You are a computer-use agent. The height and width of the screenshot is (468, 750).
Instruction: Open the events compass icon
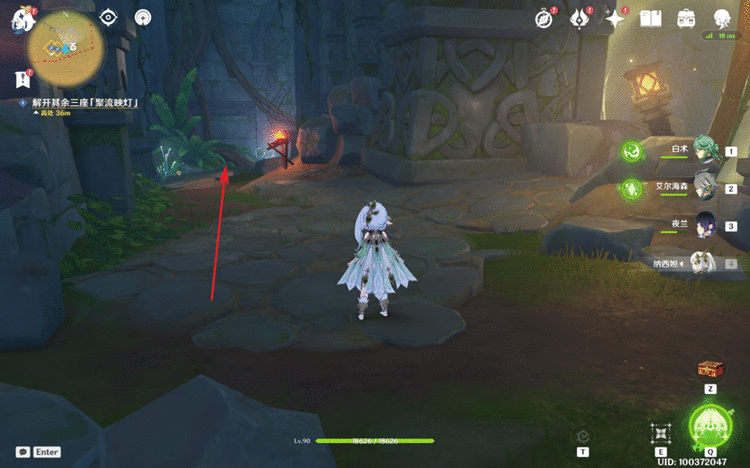click(544, 18)
